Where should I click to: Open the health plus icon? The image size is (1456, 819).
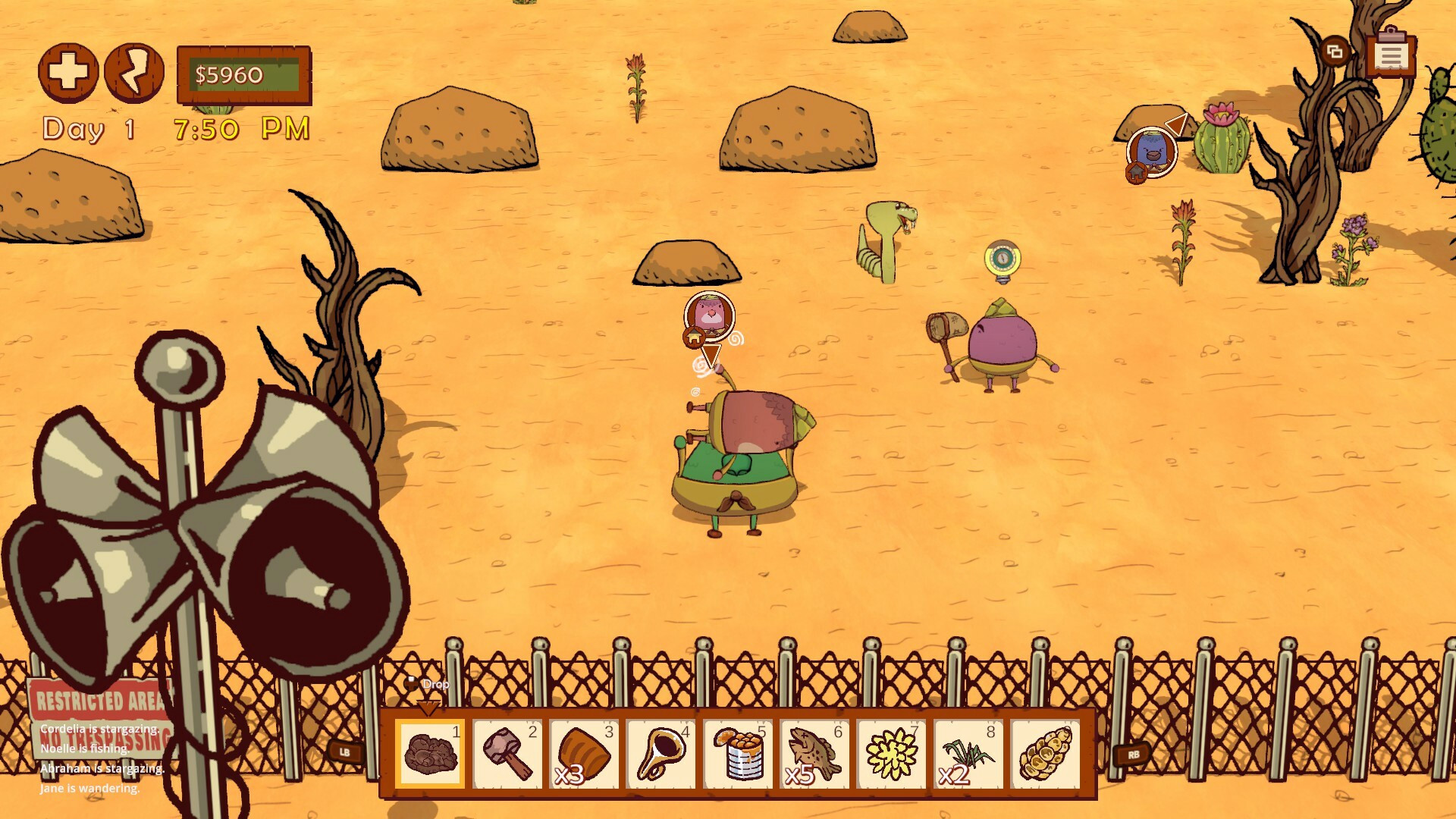tap(68, 73)
